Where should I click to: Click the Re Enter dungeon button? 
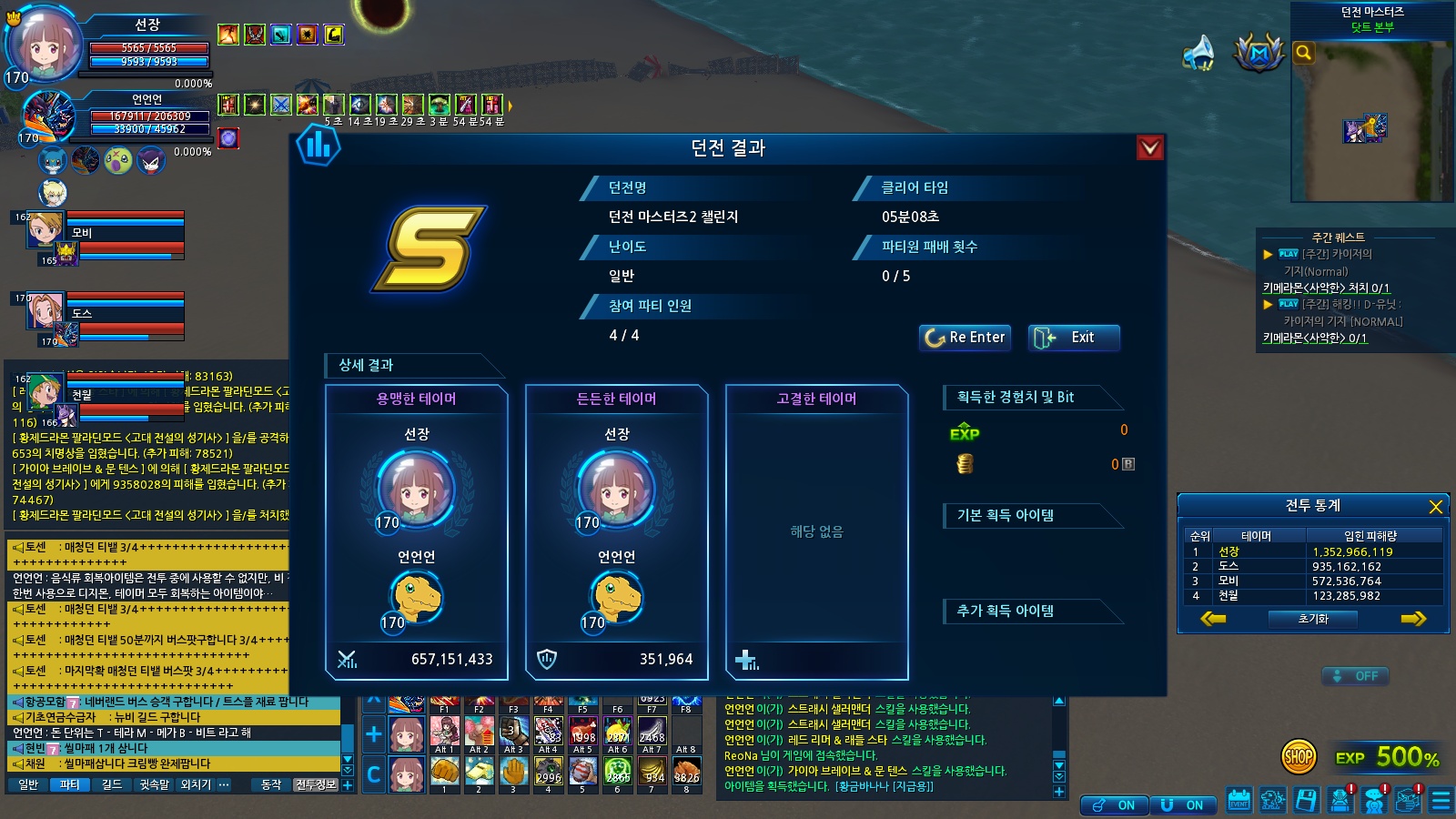coord(965,338)
